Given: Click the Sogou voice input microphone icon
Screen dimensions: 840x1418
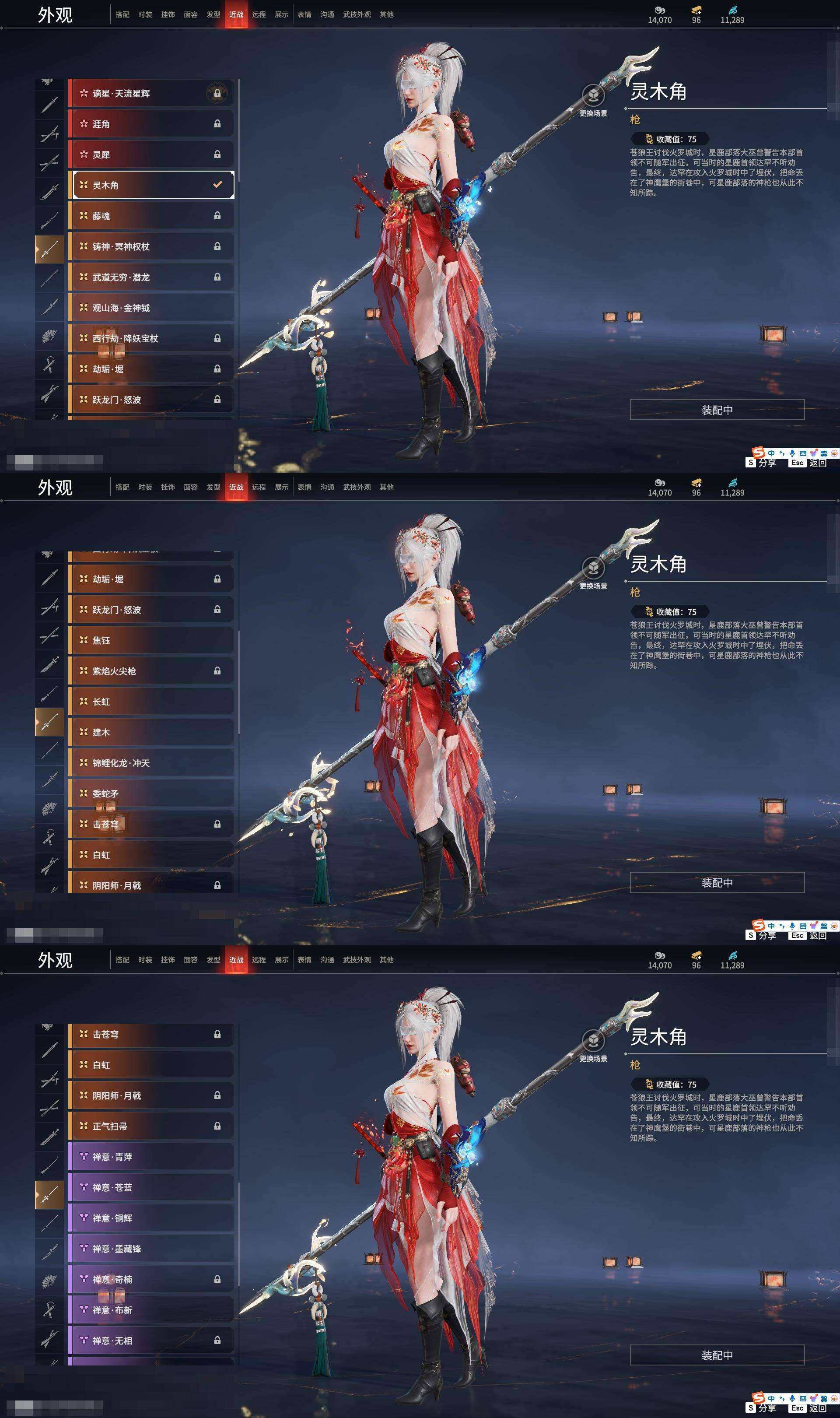Looking at the screenshot, I should [792, 453].
